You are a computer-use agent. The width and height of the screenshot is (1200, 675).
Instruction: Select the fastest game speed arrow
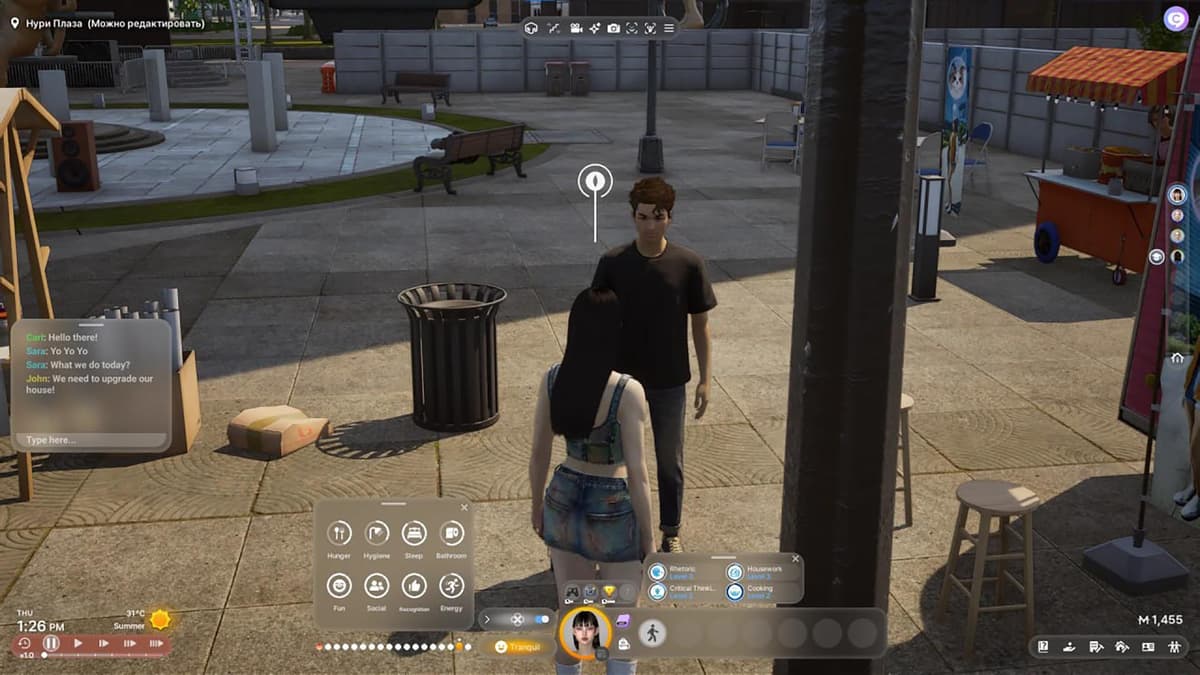pyautogui.click(x=156, y=643)
